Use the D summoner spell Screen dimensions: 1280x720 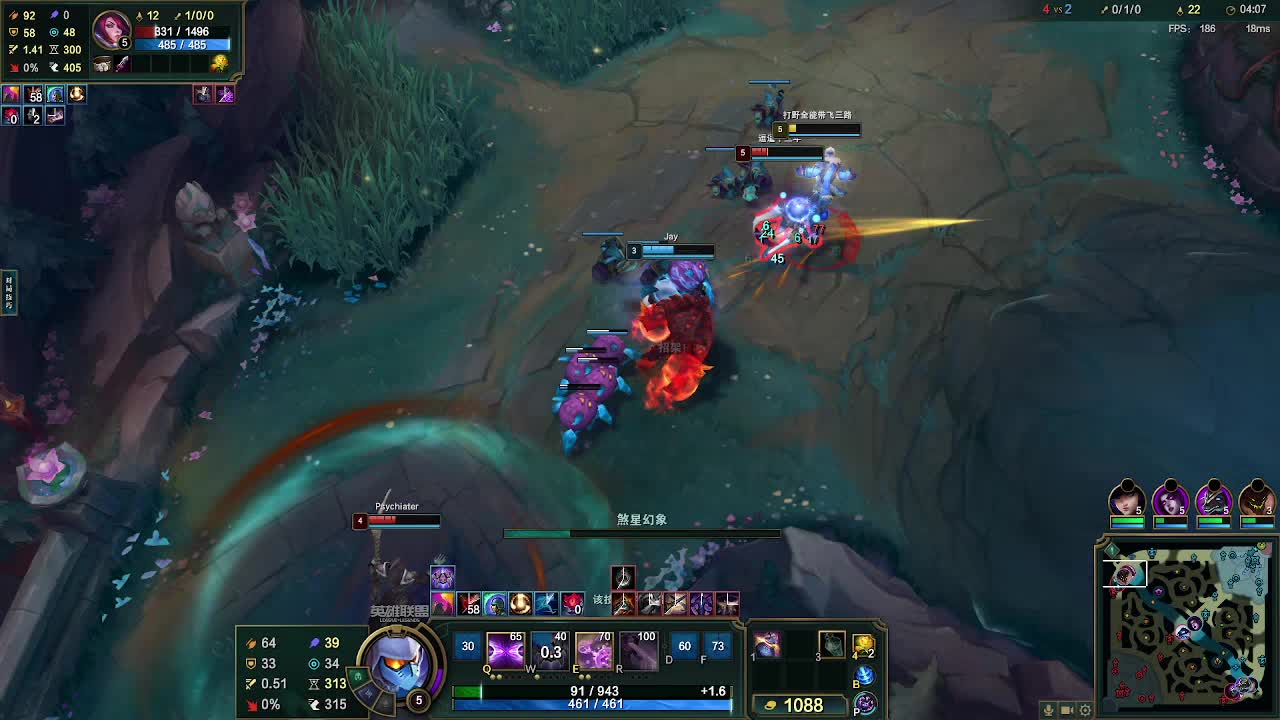coord(684,647)
